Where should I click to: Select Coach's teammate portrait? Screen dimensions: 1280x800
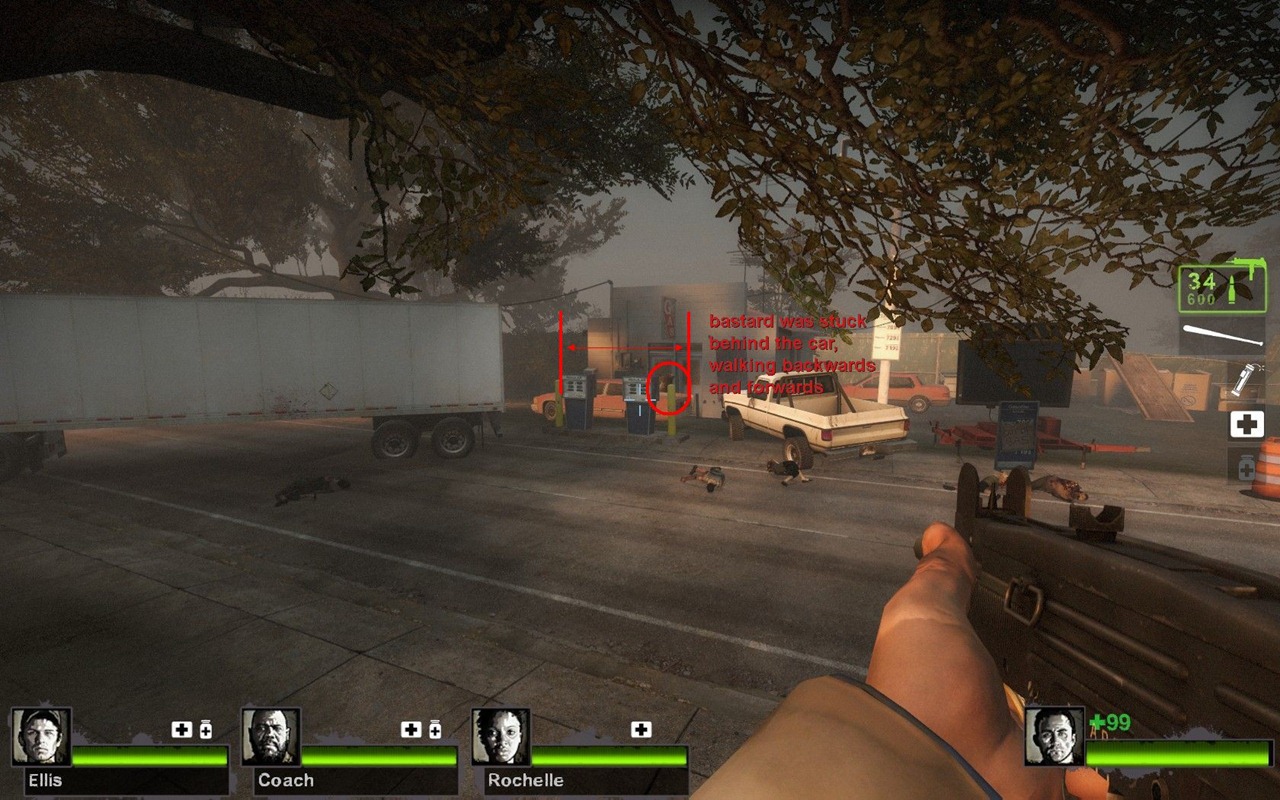[x=271, y=737]
